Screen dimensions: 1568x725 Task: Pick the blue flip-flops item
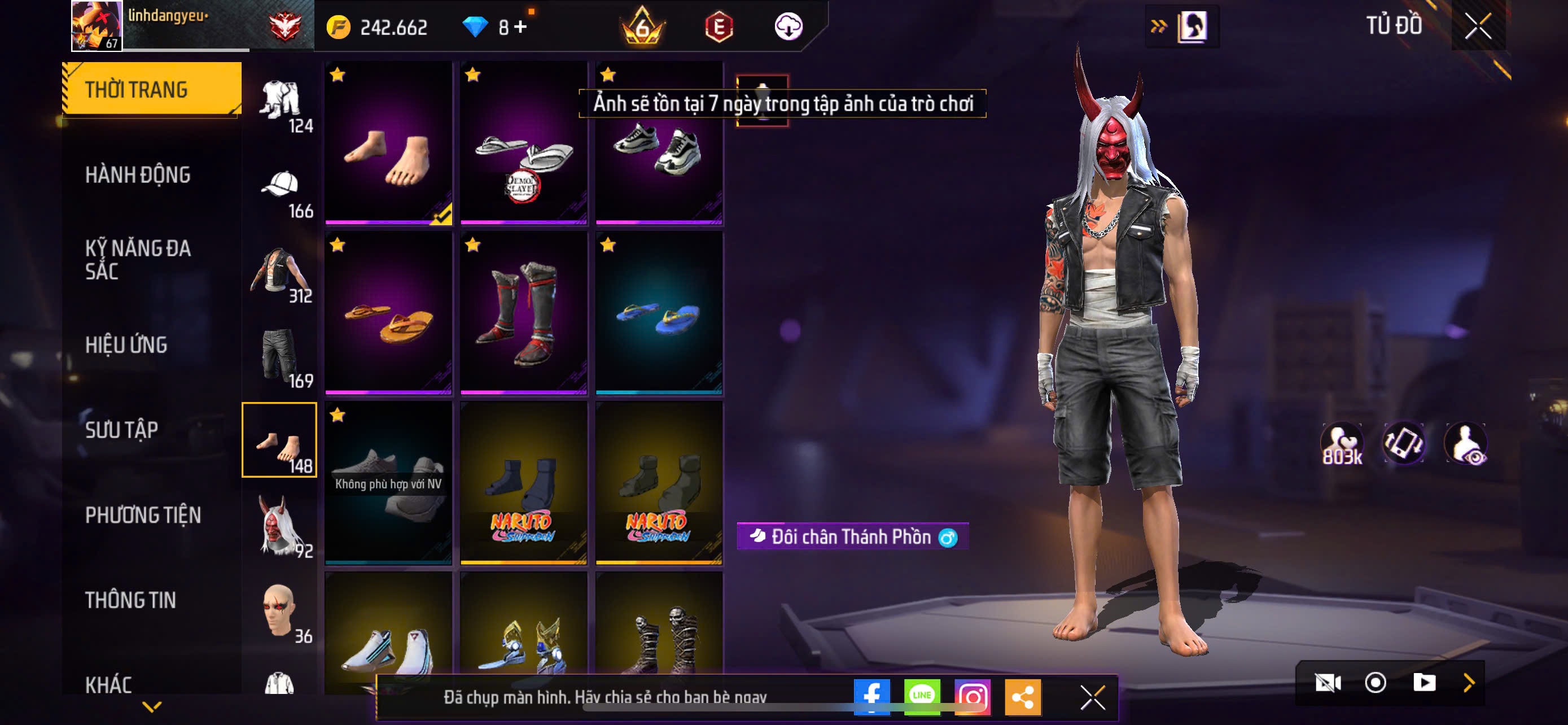point(659,313)
